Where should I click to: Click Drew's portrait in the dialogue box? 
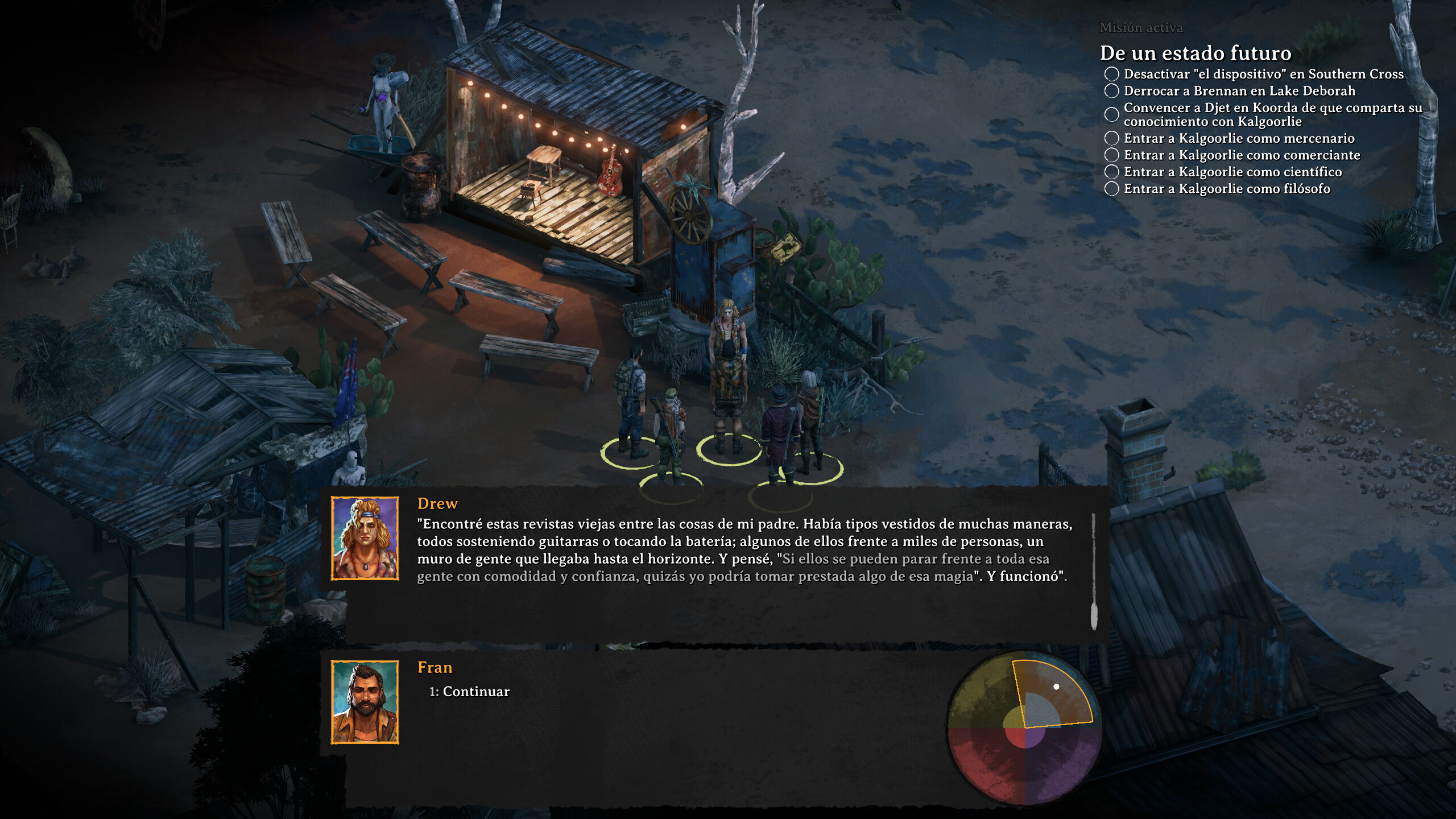[x=365, y=538]
